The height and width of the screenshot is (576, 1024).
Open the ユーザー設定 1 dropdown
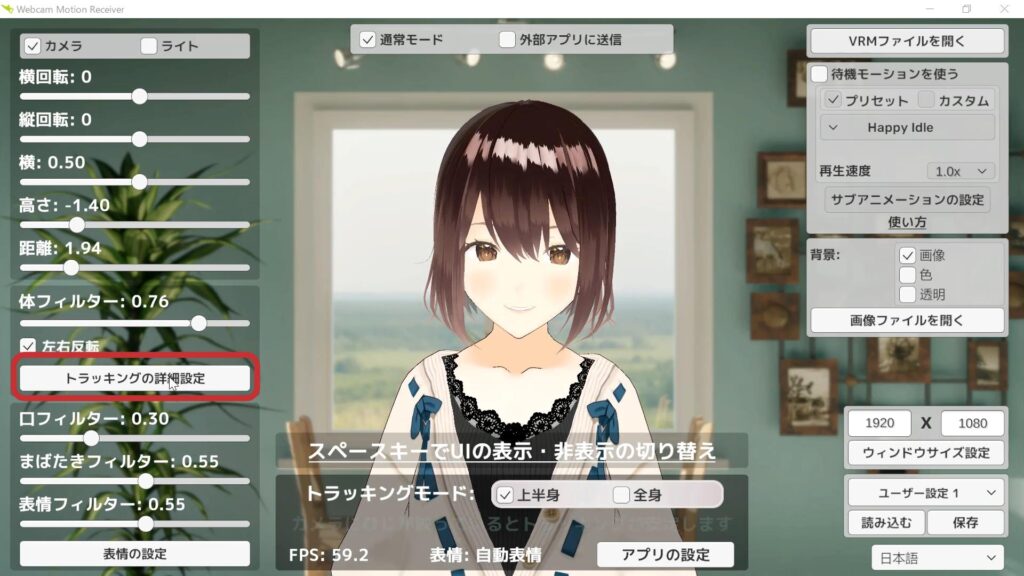pyautogui.click(x=925, y=492)
